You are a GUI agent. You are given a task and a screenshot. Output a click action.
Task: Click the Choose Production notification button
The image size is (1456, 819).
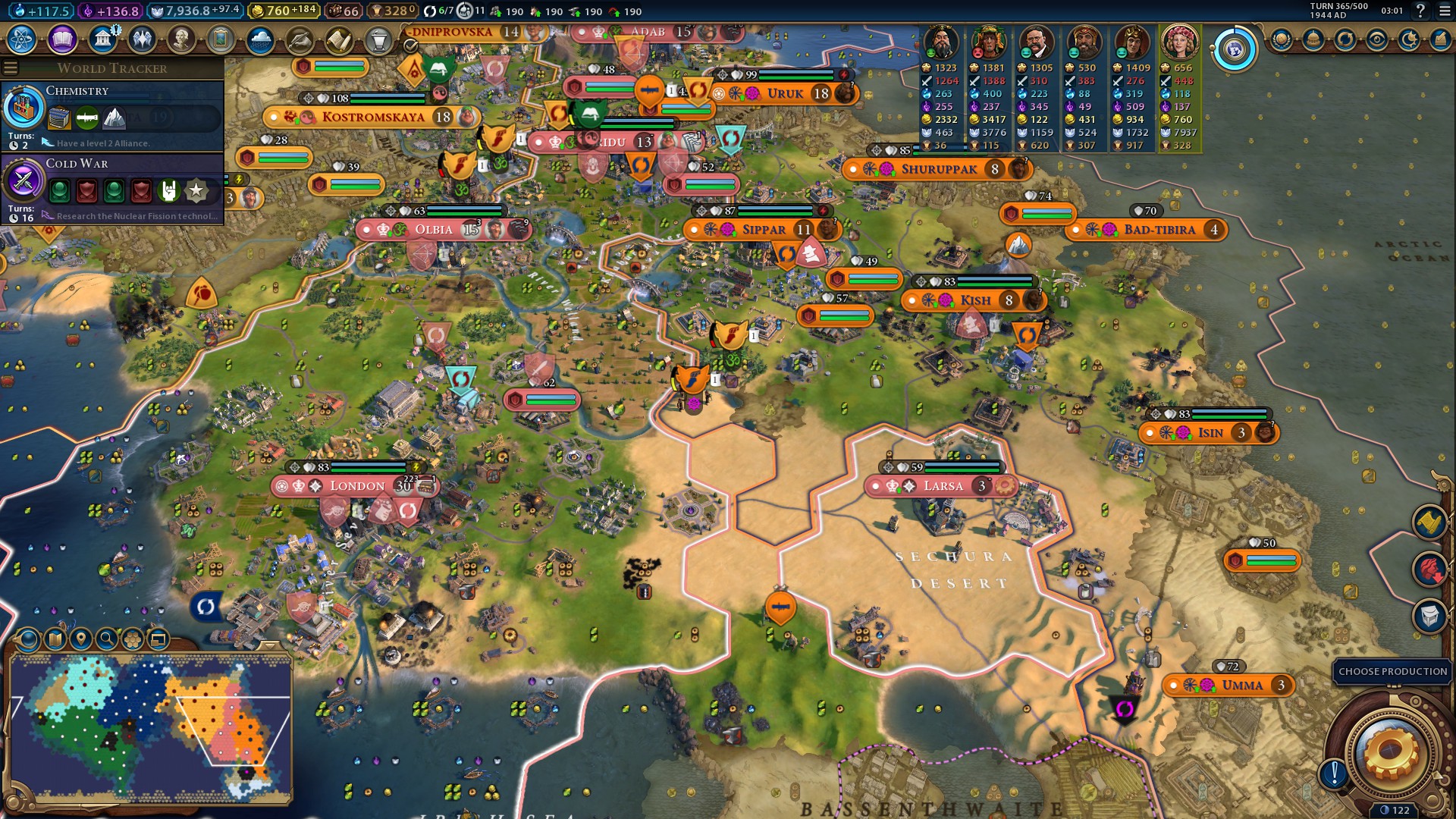pyautogui.click(x=1392, y=672)
